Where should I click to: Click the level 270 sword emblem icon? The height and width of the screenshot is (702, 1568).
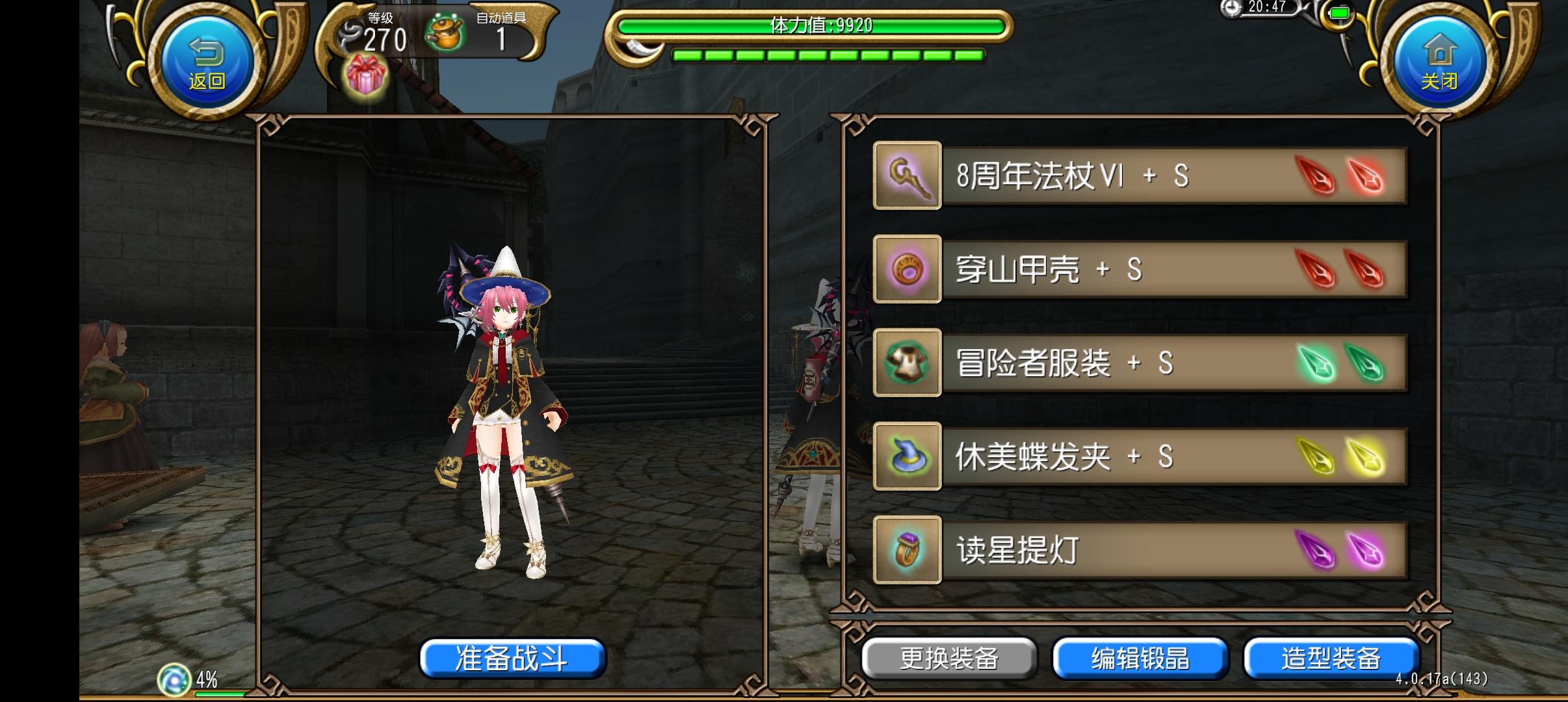349,32
